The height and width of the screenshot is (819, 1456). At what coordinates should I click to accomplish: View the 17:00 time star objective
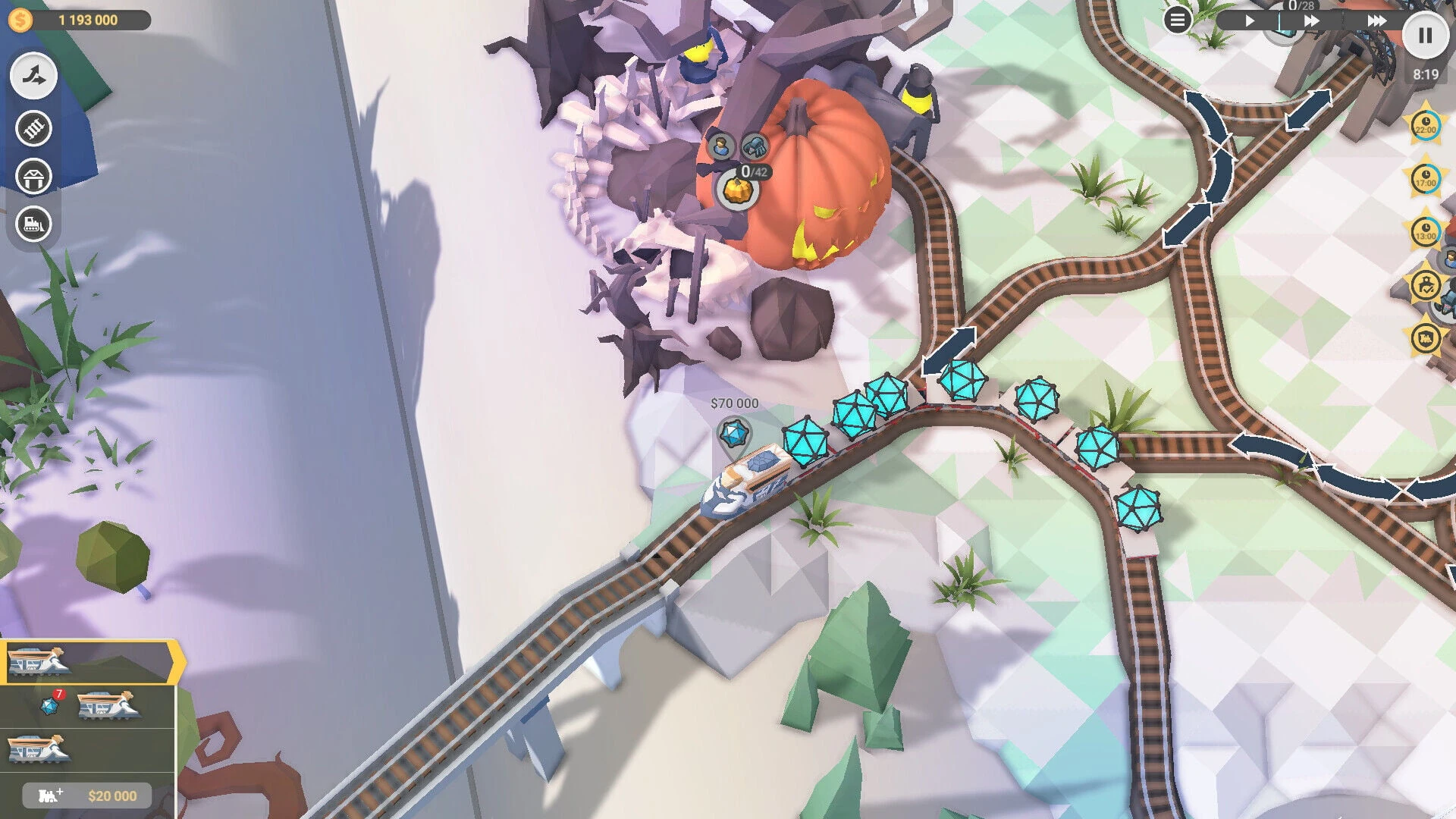(x=1426, y=179)
